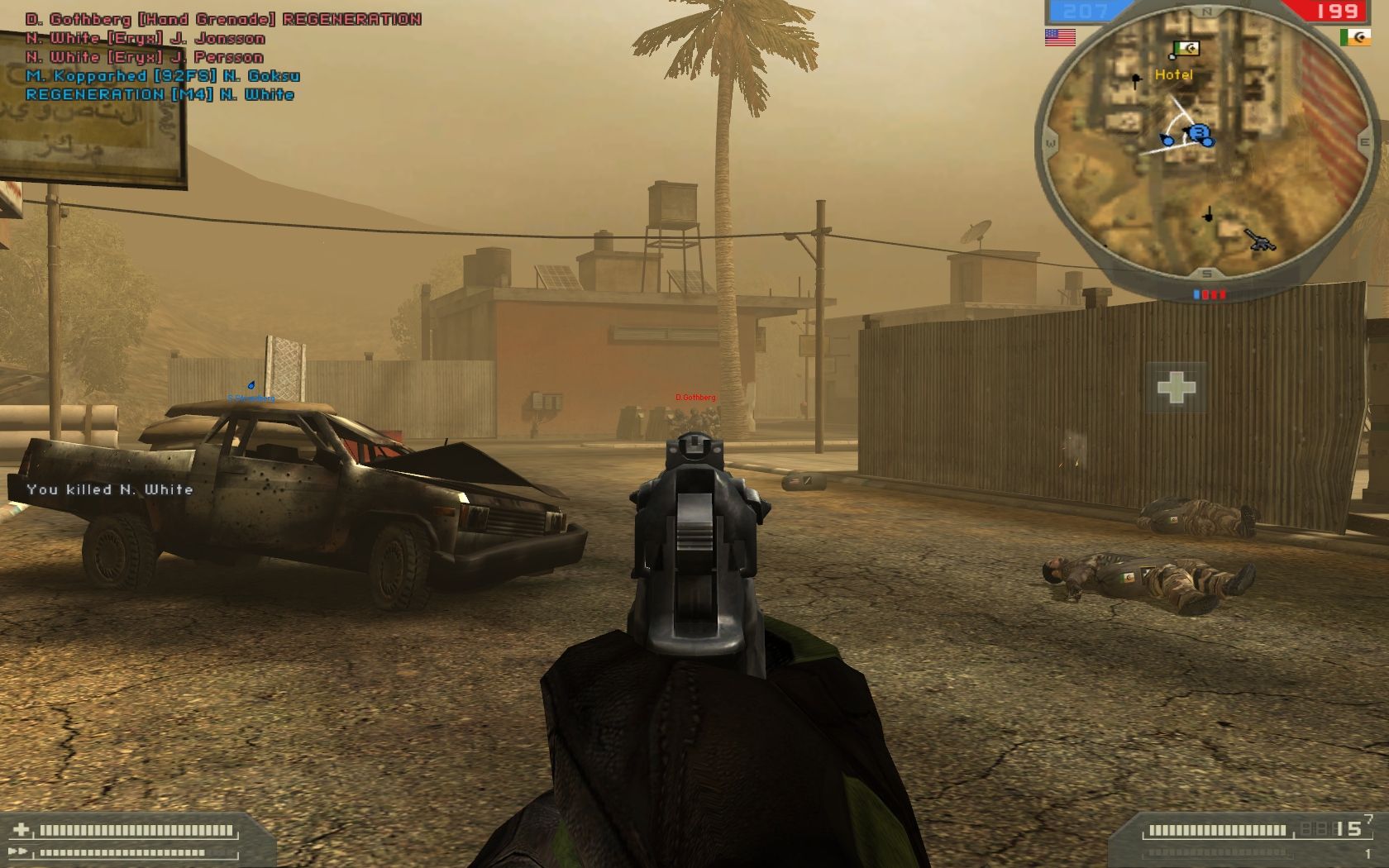Select the US flag team icon
This screenshot has width=1389, height=868.
tap(1061, 38)
